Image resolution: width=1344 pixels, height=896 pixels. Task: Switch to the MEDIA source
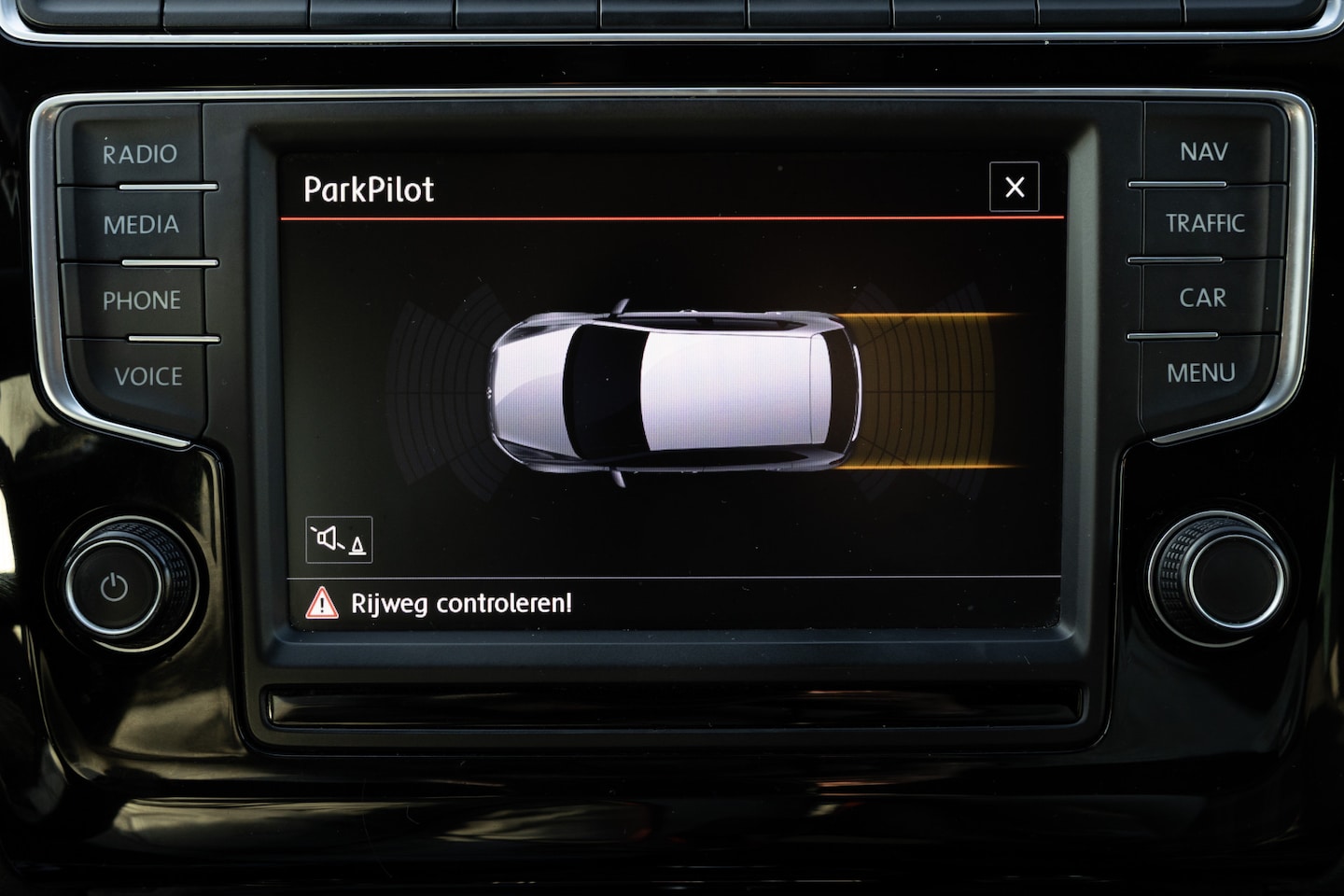click(x=141, y=225)
